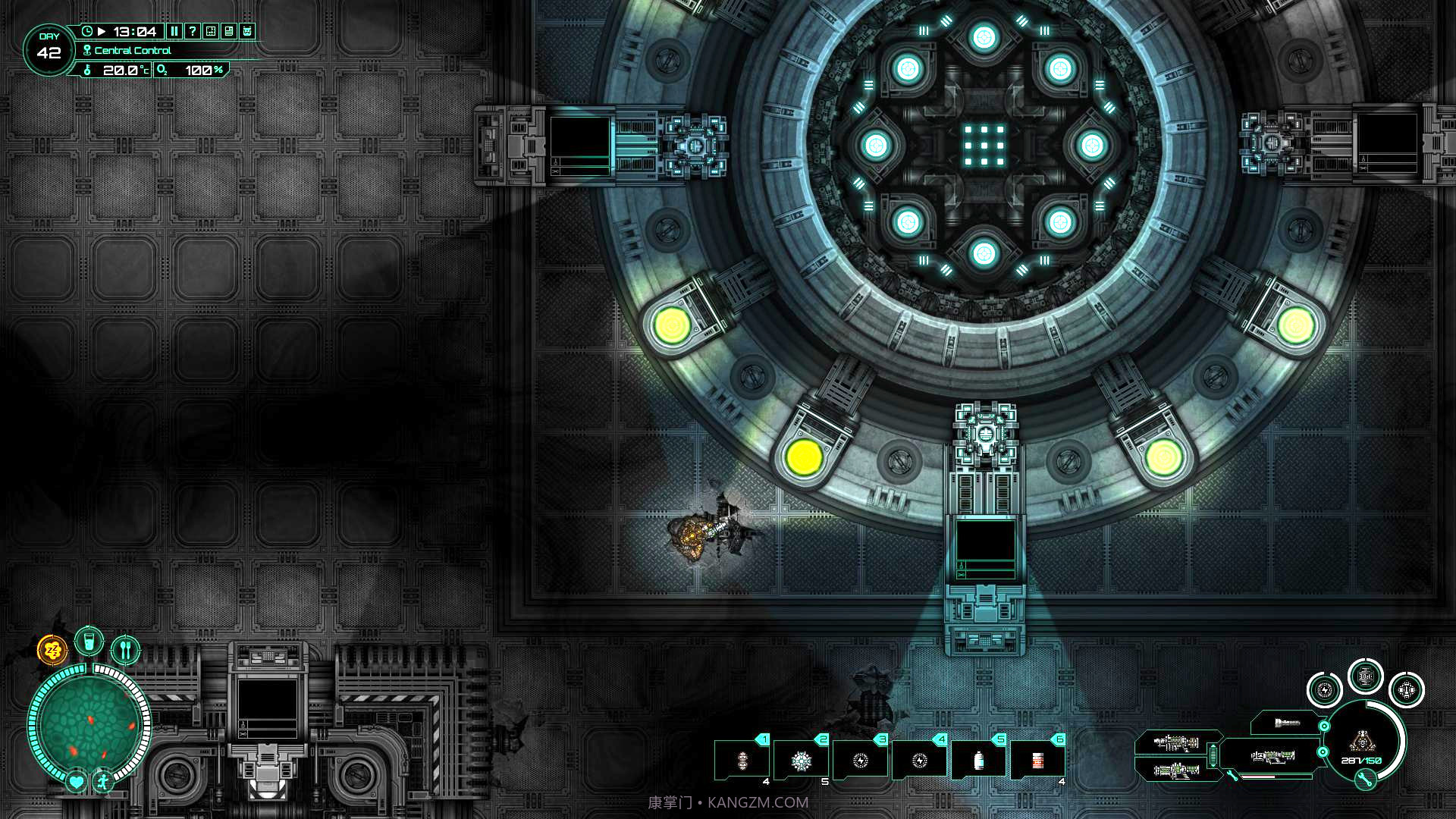The height and width of the screenshot is (819, 1456).
Task: Select the power cell in hotbar slot 4
Action: pos(920,761)
